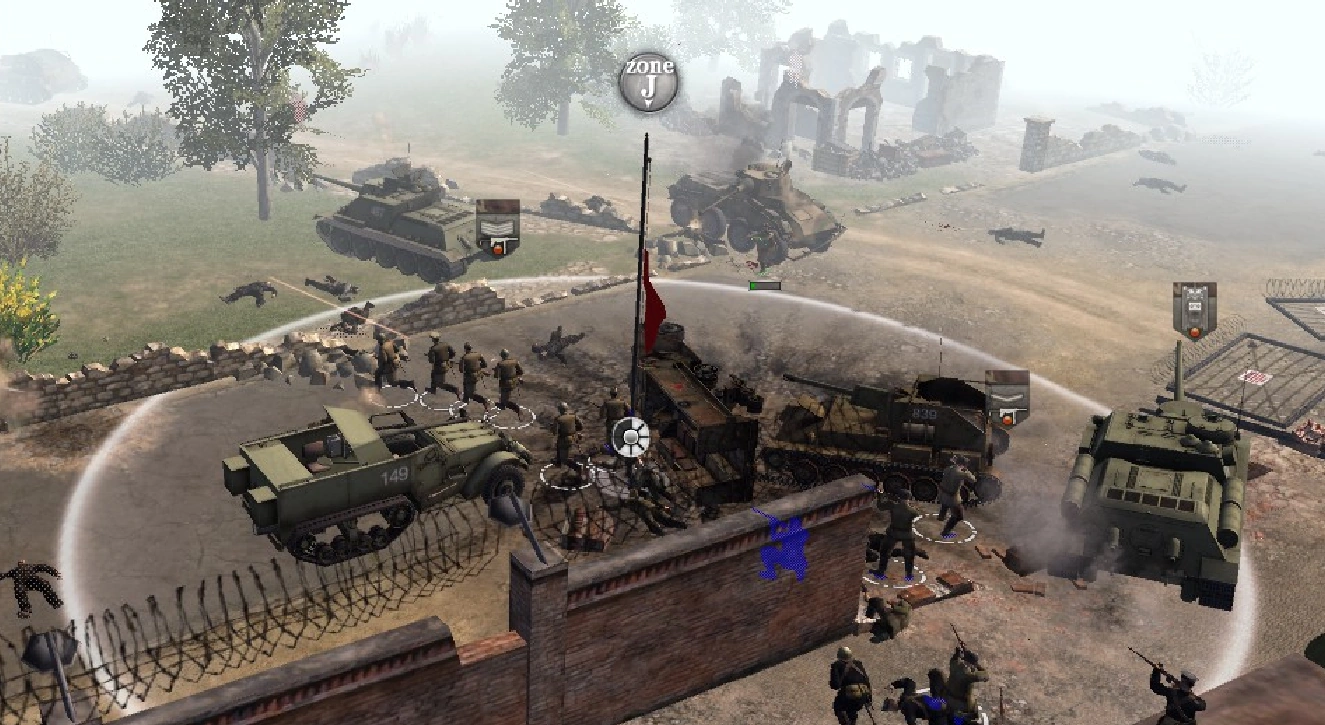Viewport: 1325px width, 725px height.
Task: Open the shield insignia above the rightmost tank
Action: [1195, 306]
